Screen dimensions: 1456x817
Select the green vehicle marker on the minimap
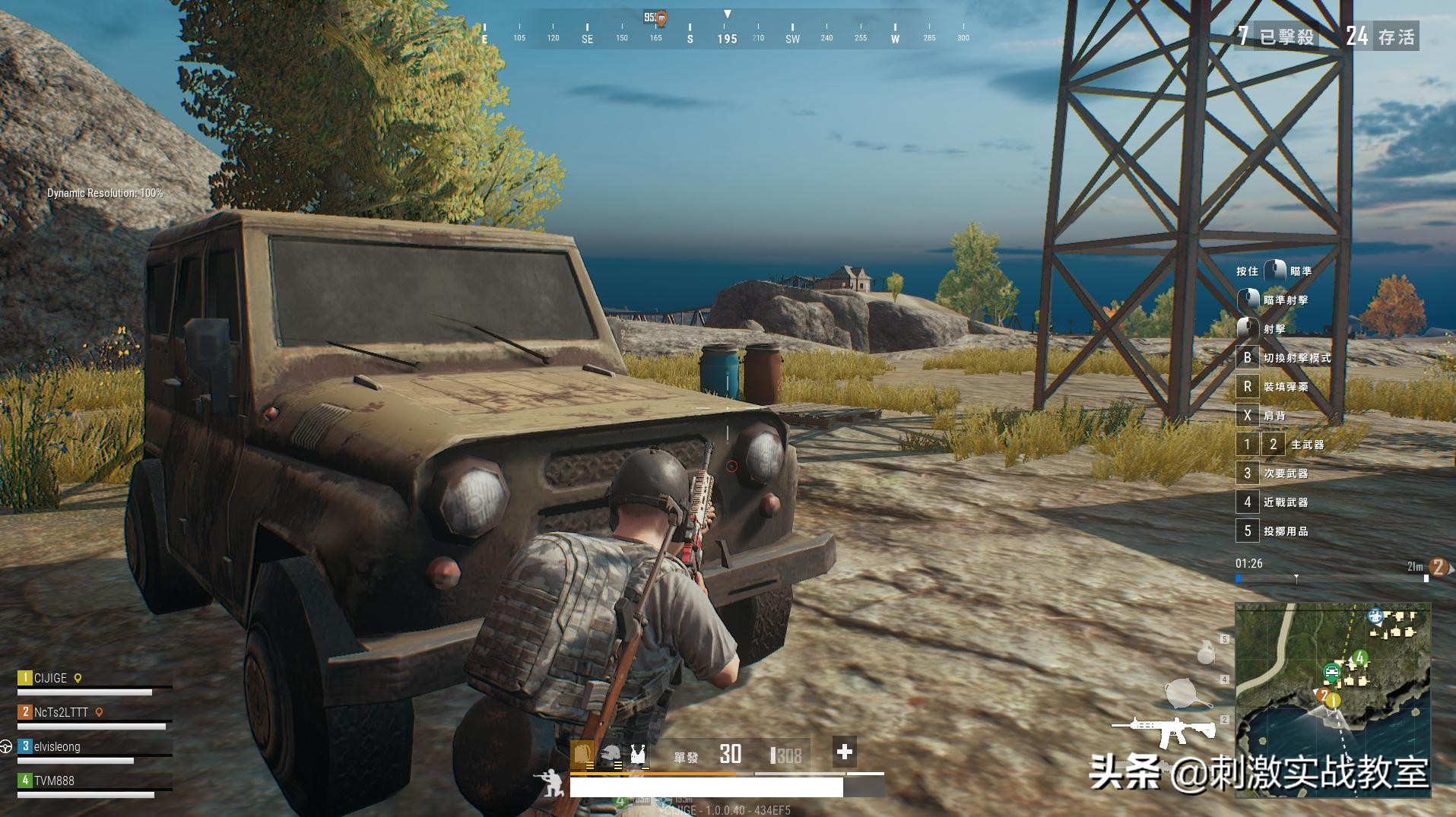coord(1331,671)
